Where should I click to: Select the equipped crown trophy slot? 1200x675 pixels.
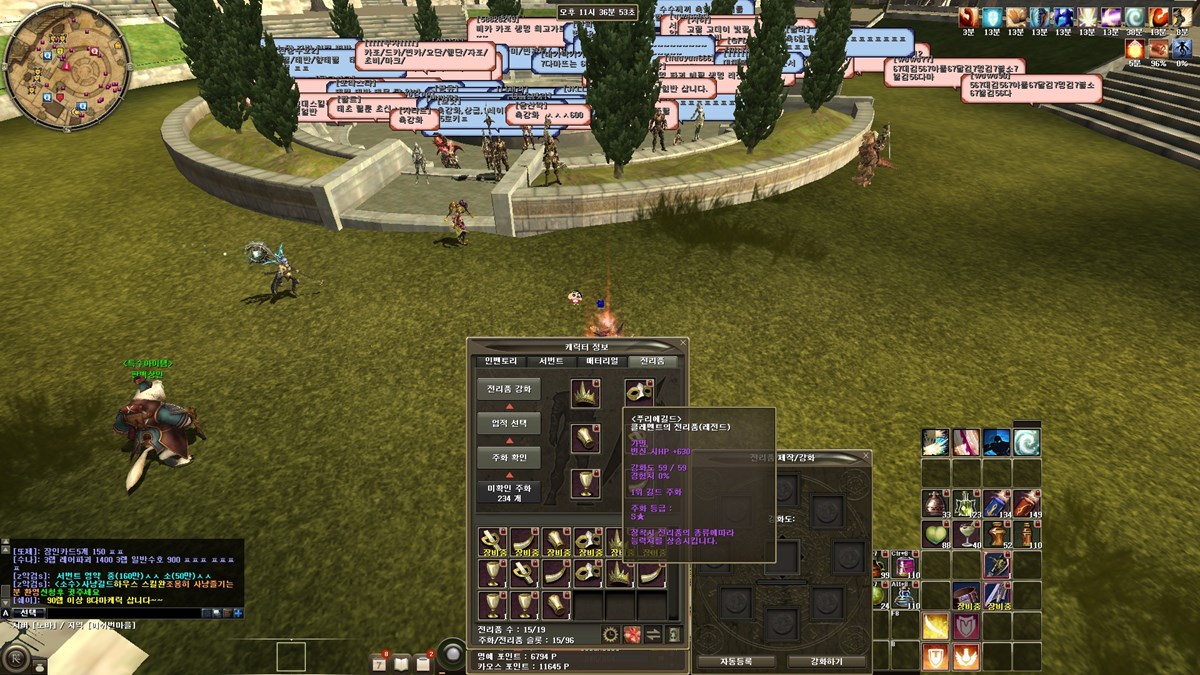(x=584, y=394)
